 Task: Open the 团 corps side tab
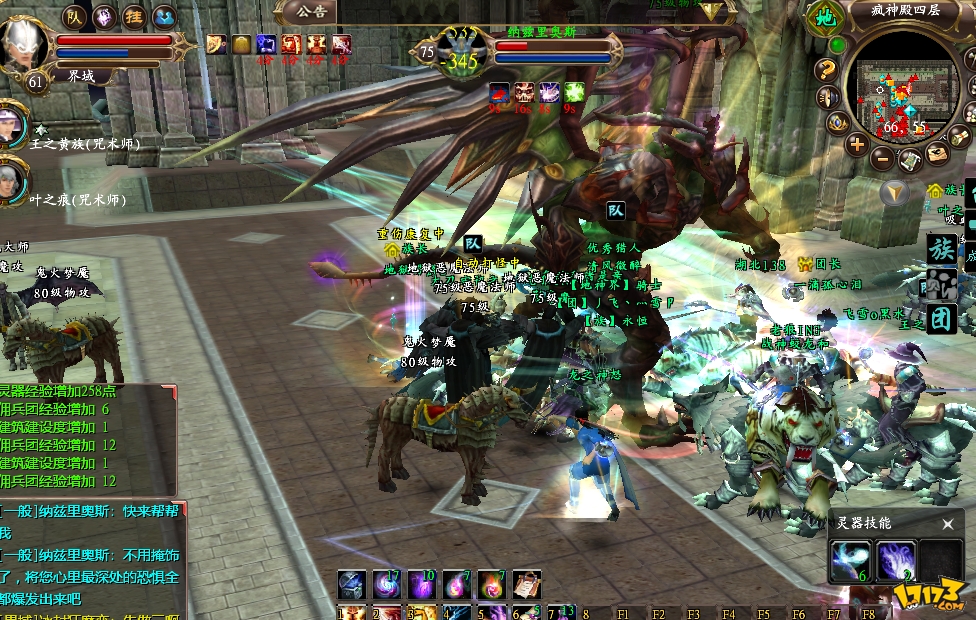[x=941, y=319]
